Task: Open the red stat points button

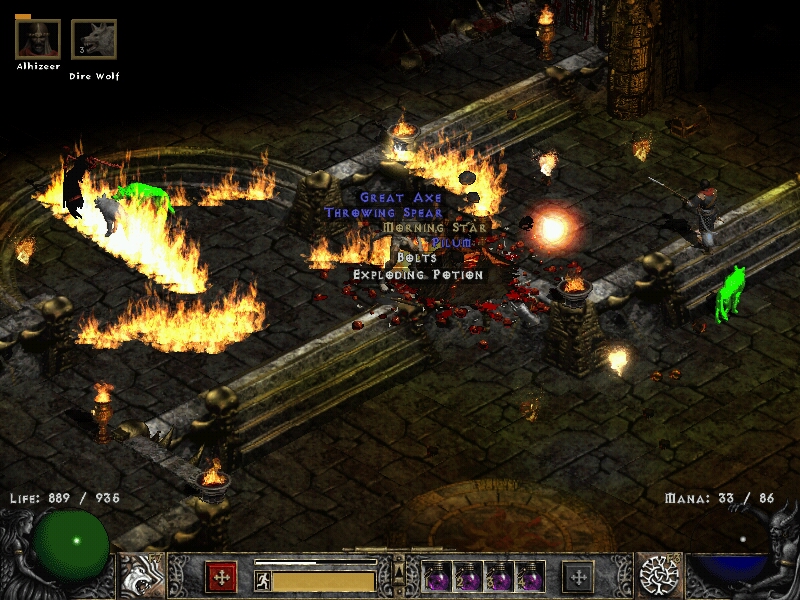Action: pyautogui.click(x=220, y=576)
